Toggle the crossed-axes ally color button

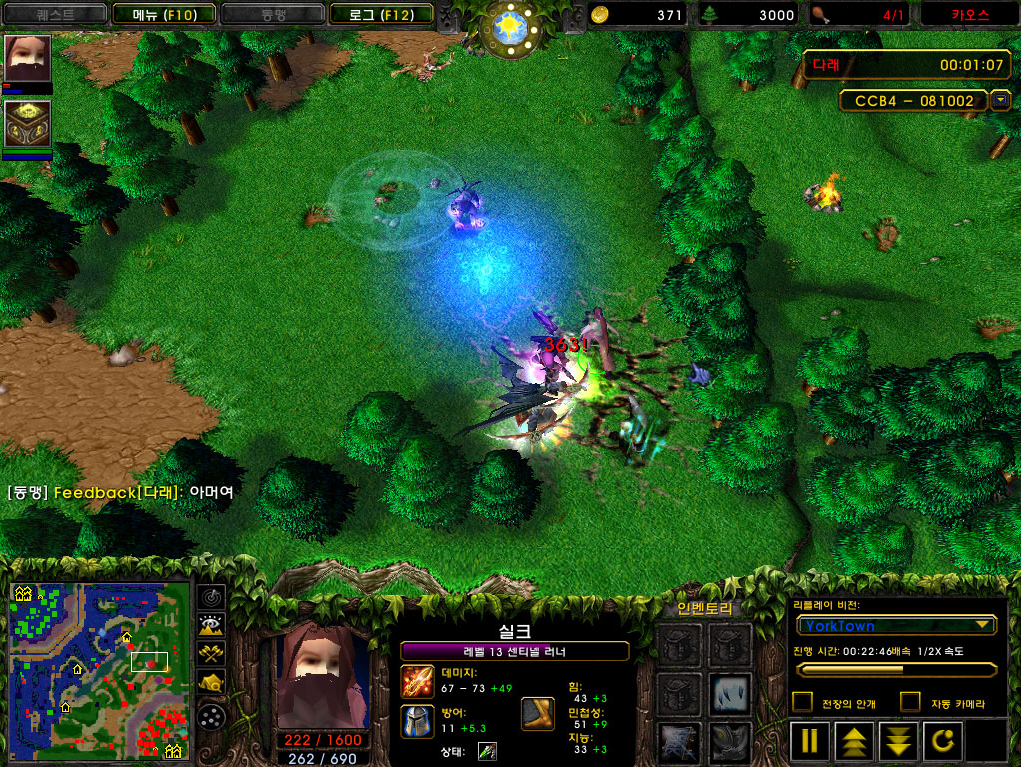(212, 654)
